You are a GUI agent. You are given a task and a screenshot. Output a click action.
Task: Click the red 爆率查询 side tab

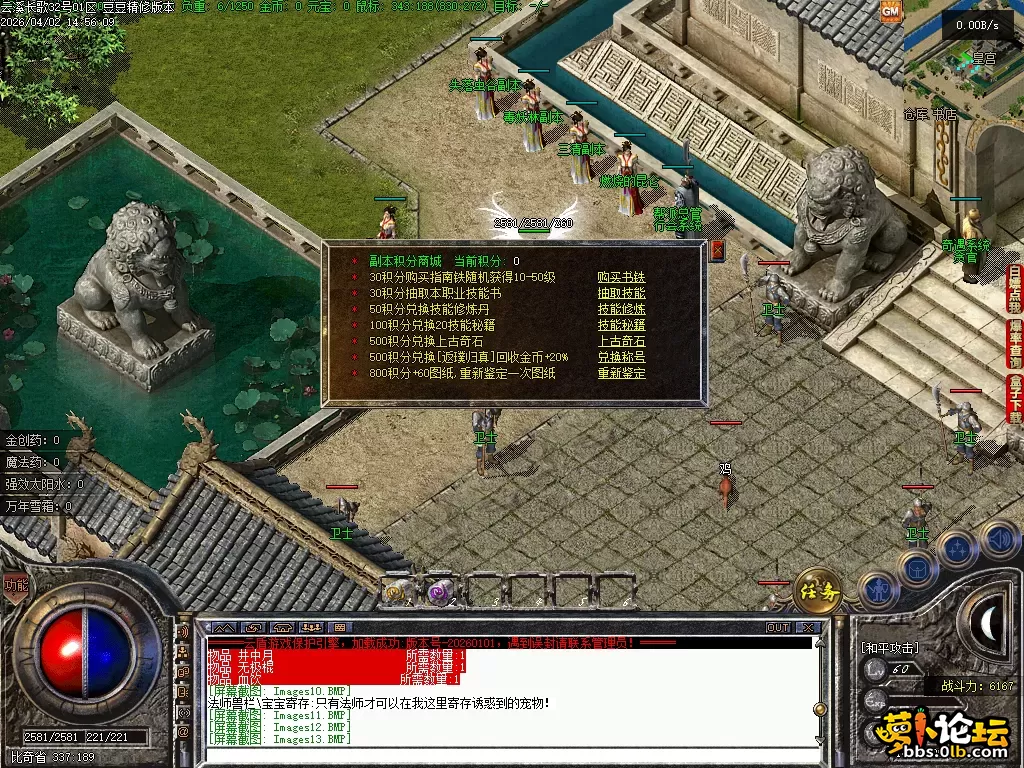1014,345
